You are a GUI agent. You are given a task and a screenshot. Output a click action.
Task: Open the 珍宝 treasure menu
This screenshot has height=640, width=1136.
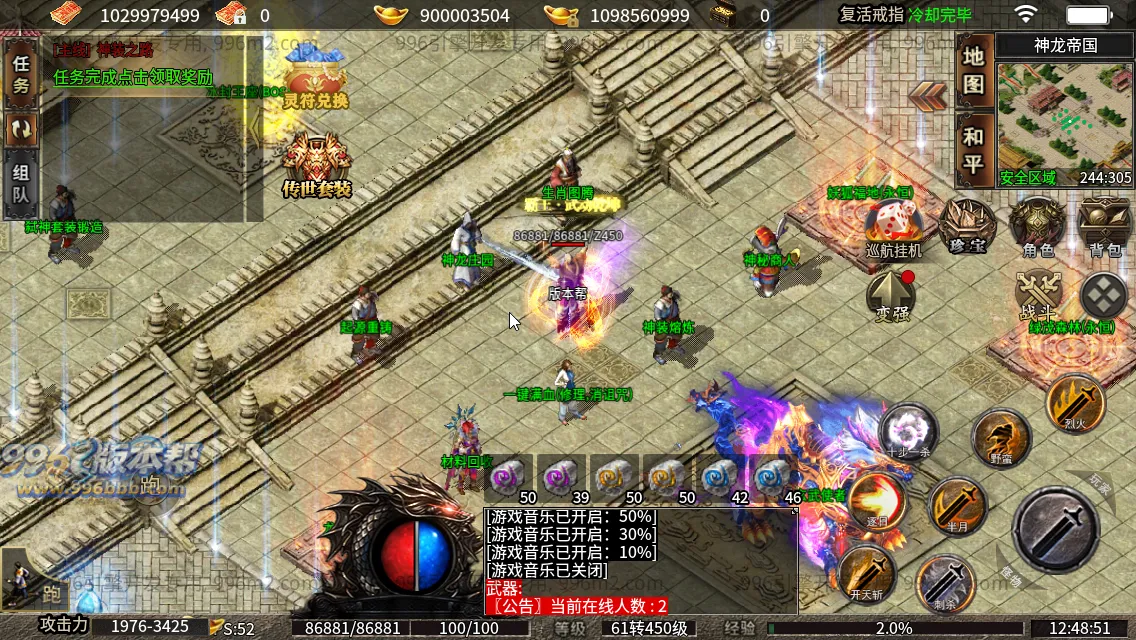[967, 226]
